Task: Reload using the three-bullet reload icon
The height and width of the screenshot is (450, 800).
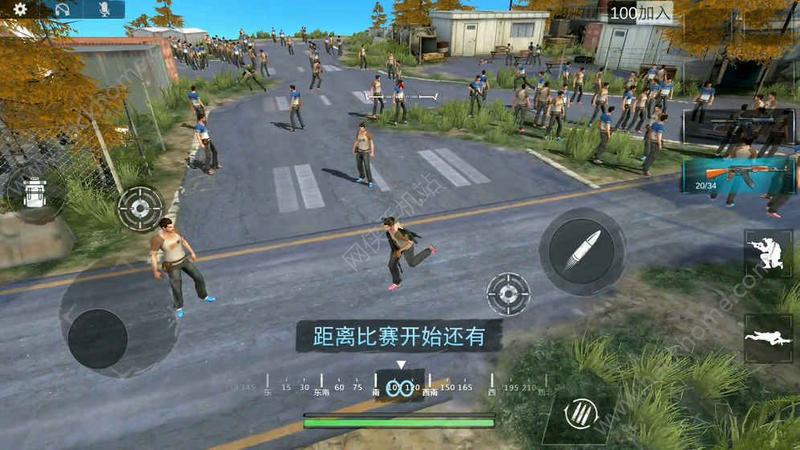Action: pos(580,412)
